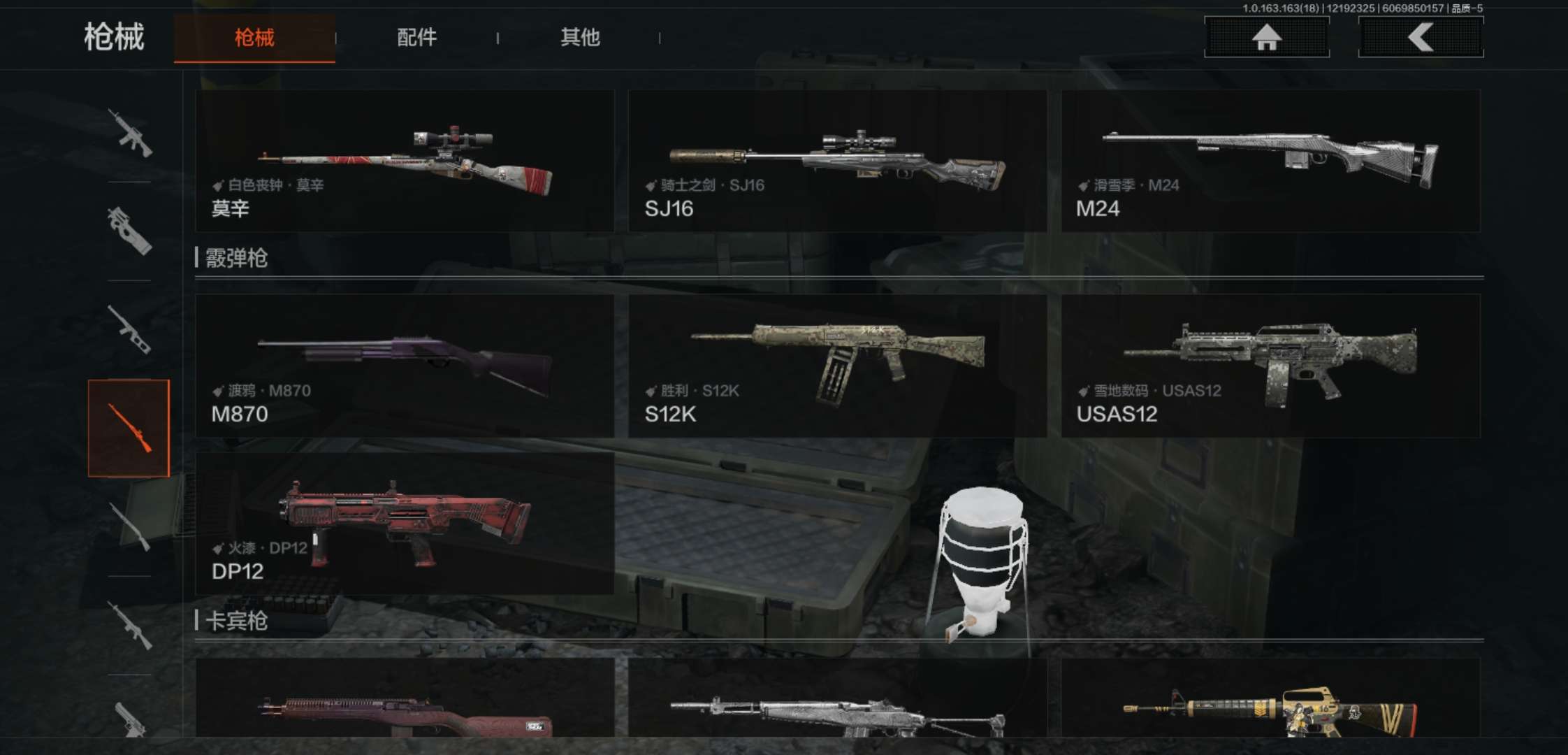Pick the M24 sniper rifle card
Image resolution: width=1568 pixels, height=755 pixels.
(1270, 161)
